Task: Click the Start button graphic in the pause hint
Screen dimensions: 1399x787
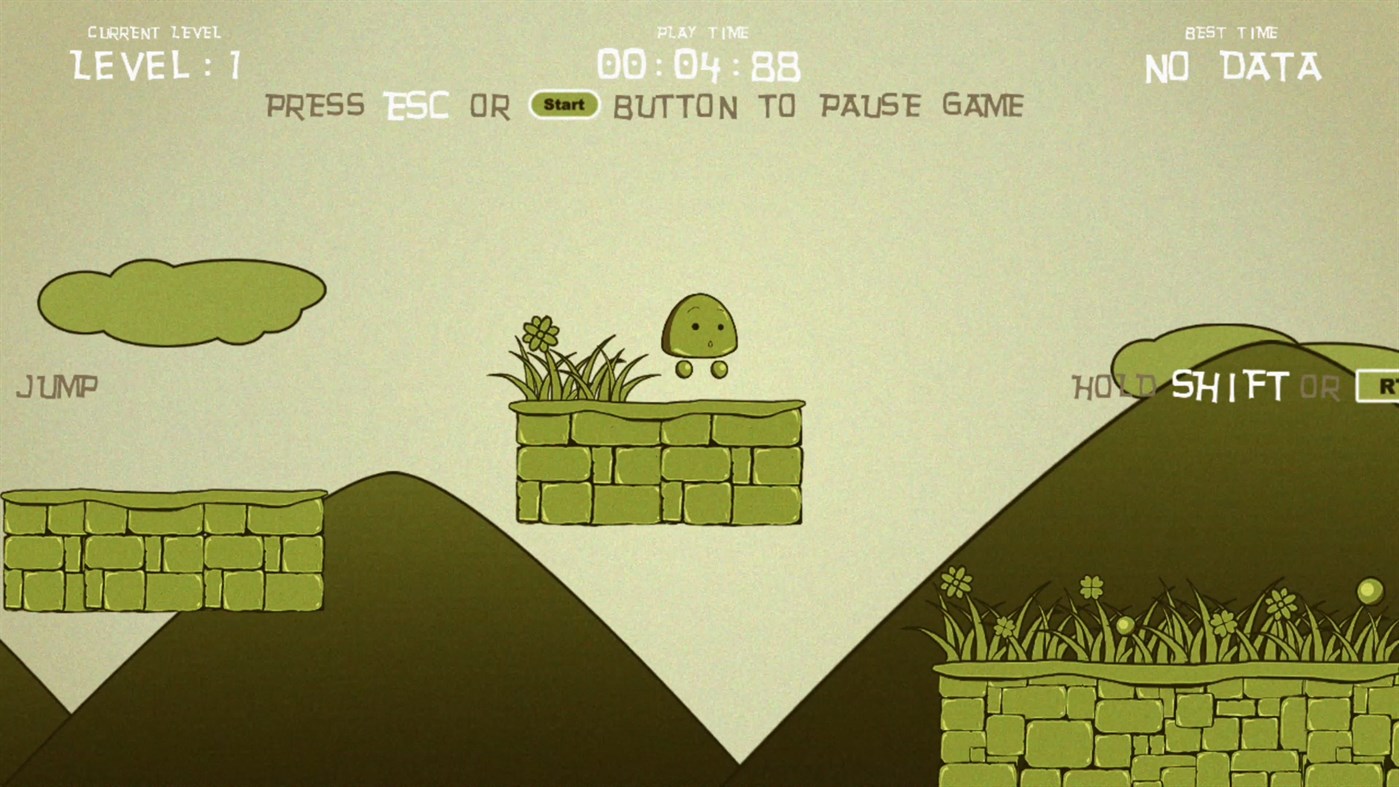Action: click(564, 105)
